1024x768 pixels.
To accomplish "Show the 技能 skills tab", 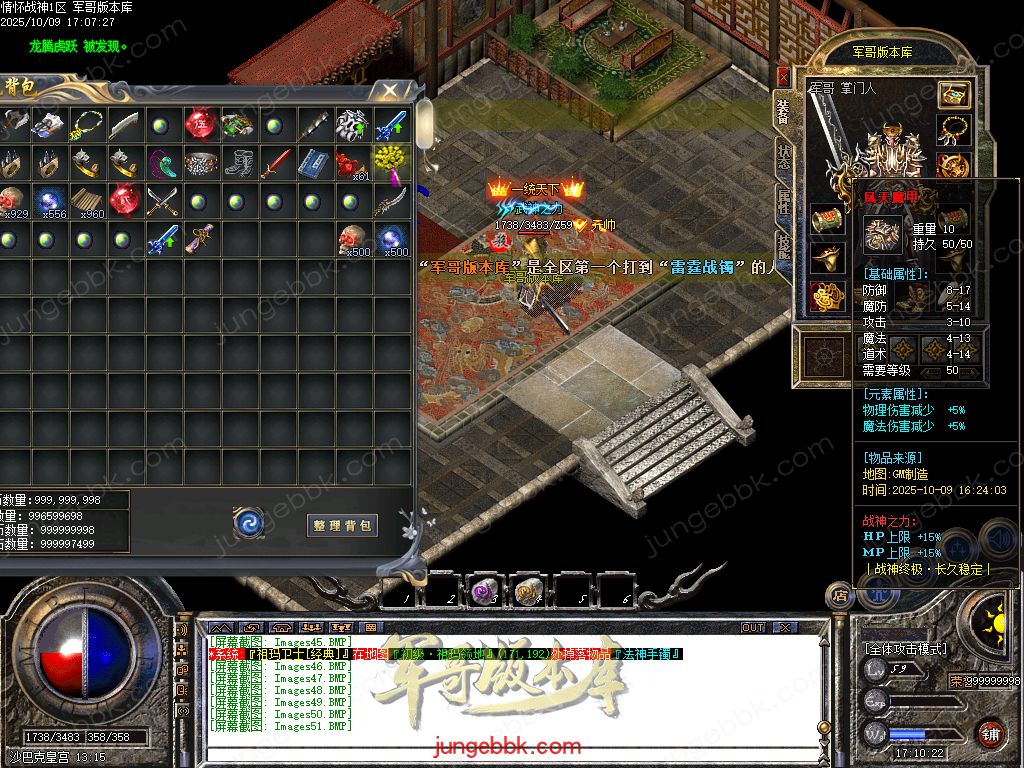I will coord(784,250).
